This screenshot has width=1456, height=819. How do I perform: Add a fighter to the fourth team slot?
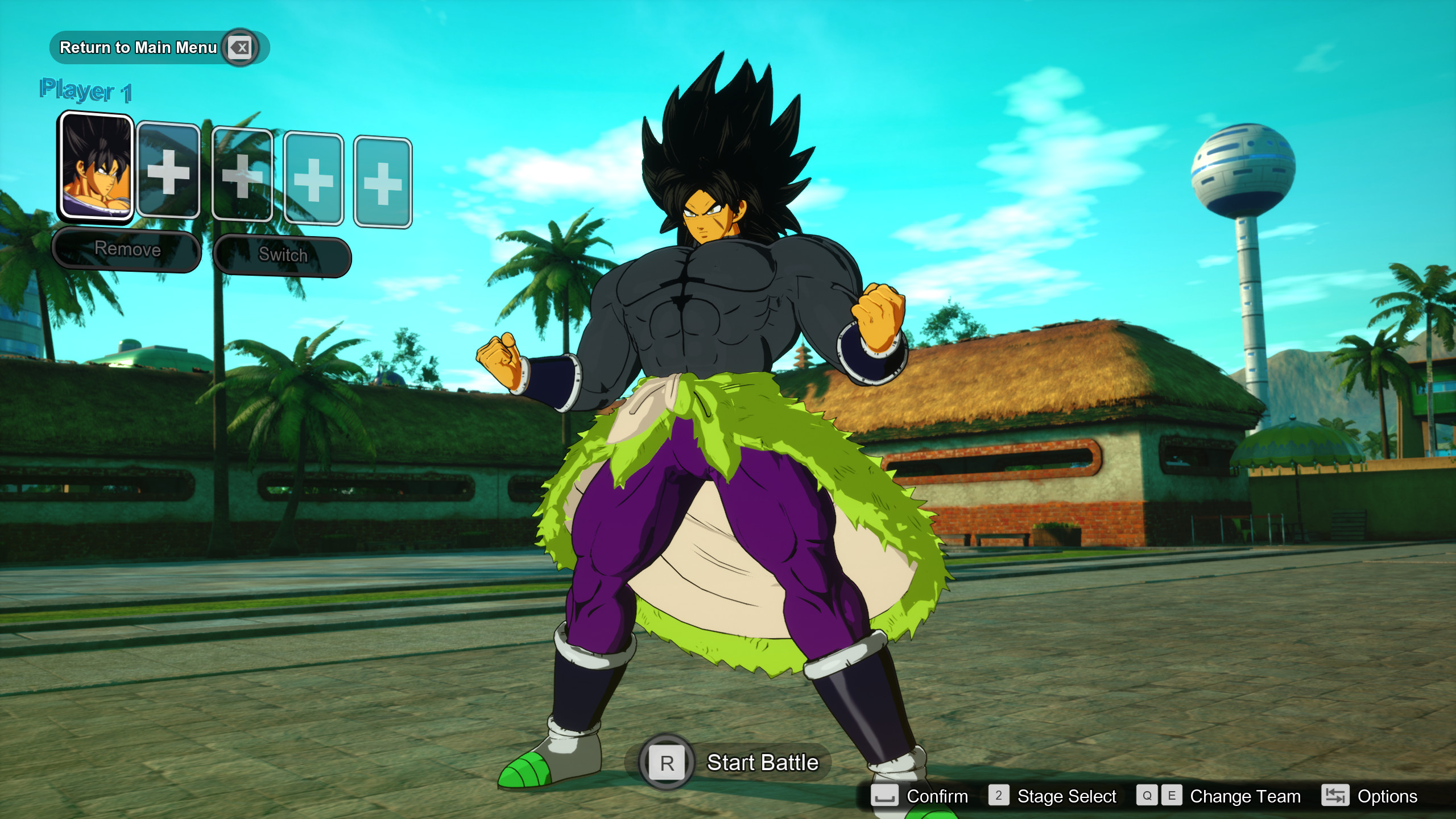pyautogui.click(x=313, y=179)
